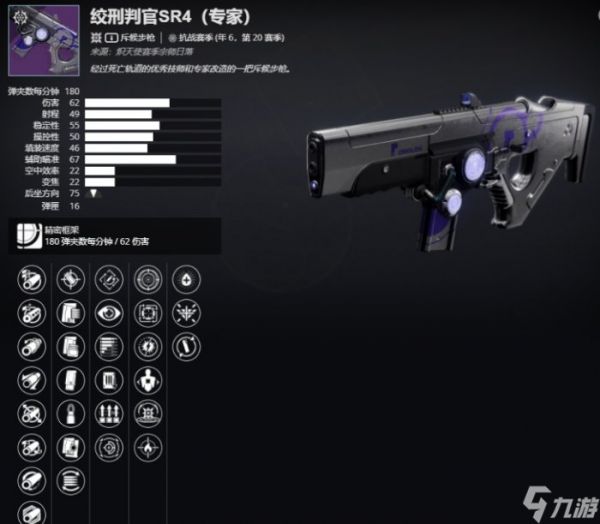The width and height of the screenshot is (600, 524).
Task: Select the humanoid figure perk icon
Action: tap(146, 379)
